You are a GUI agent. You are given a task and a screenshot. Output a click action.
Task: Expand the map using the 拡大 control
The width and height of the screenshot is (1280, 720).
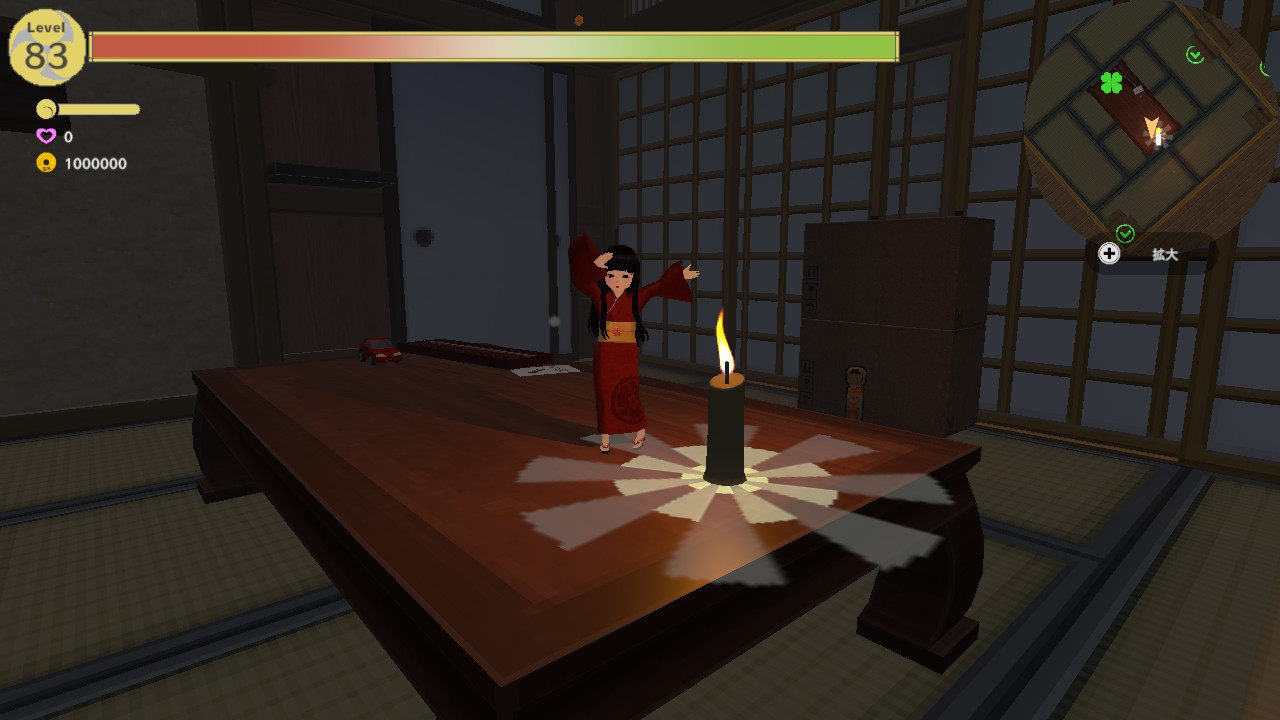1110,254
